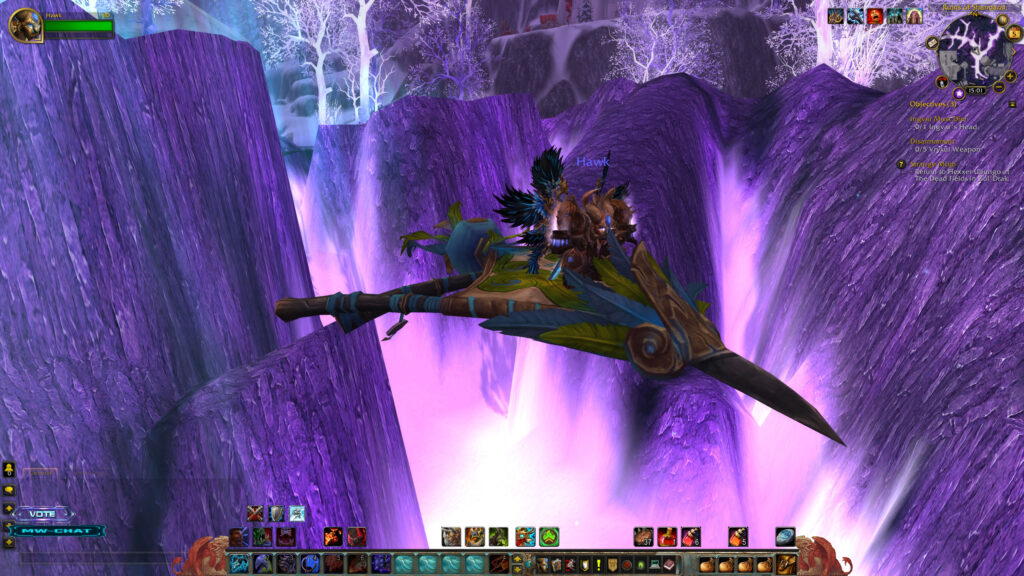Use the hearthstone item icon
The width and height of the screenshot is (1024, 576).
[x=785, y=537]
